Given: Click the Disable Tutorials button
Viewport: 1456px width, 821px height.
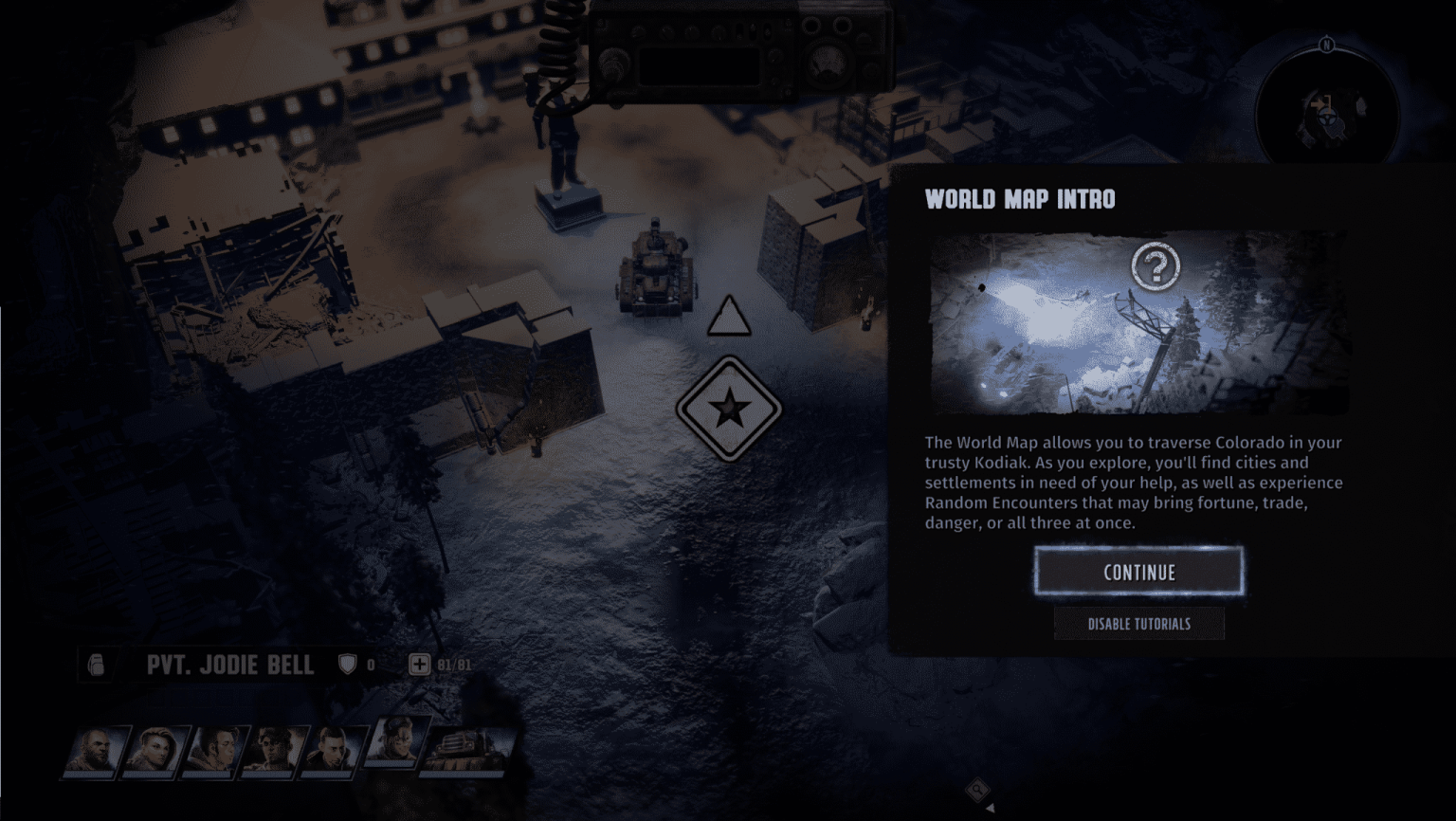Looking at the screenshot, I should [1138, 624].
